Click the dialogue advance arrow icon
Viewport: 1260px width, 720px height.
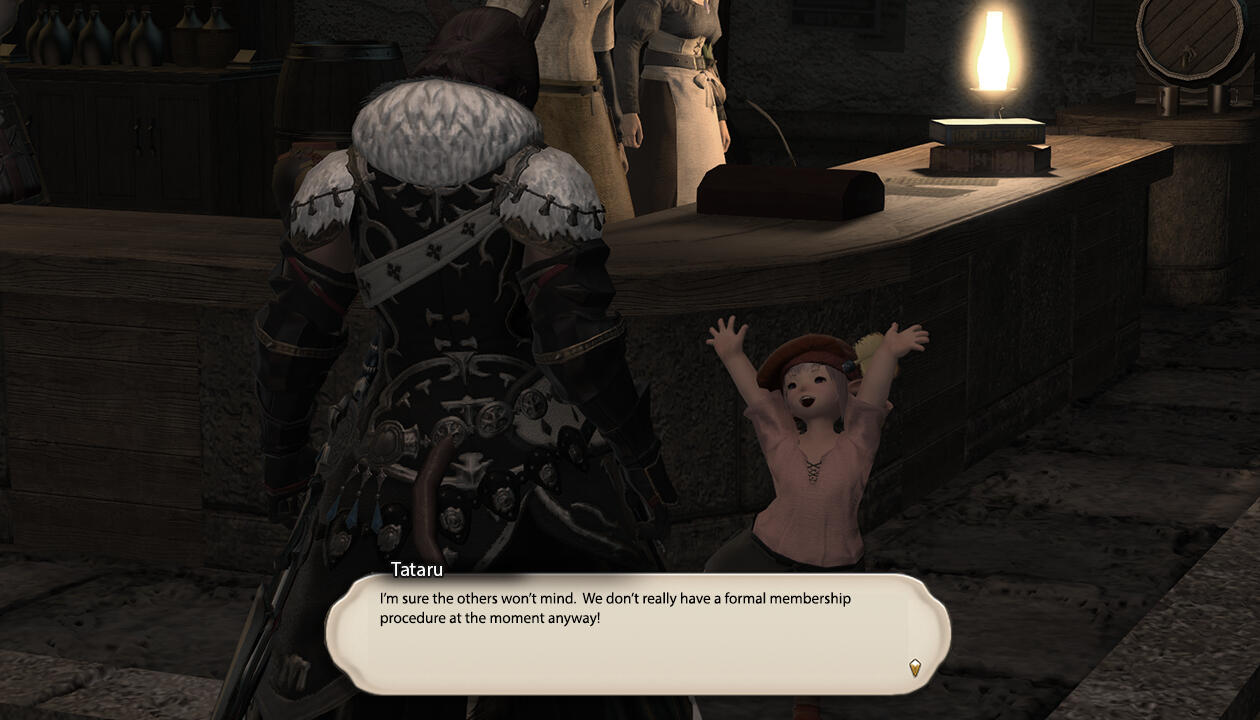click(914, 668)
